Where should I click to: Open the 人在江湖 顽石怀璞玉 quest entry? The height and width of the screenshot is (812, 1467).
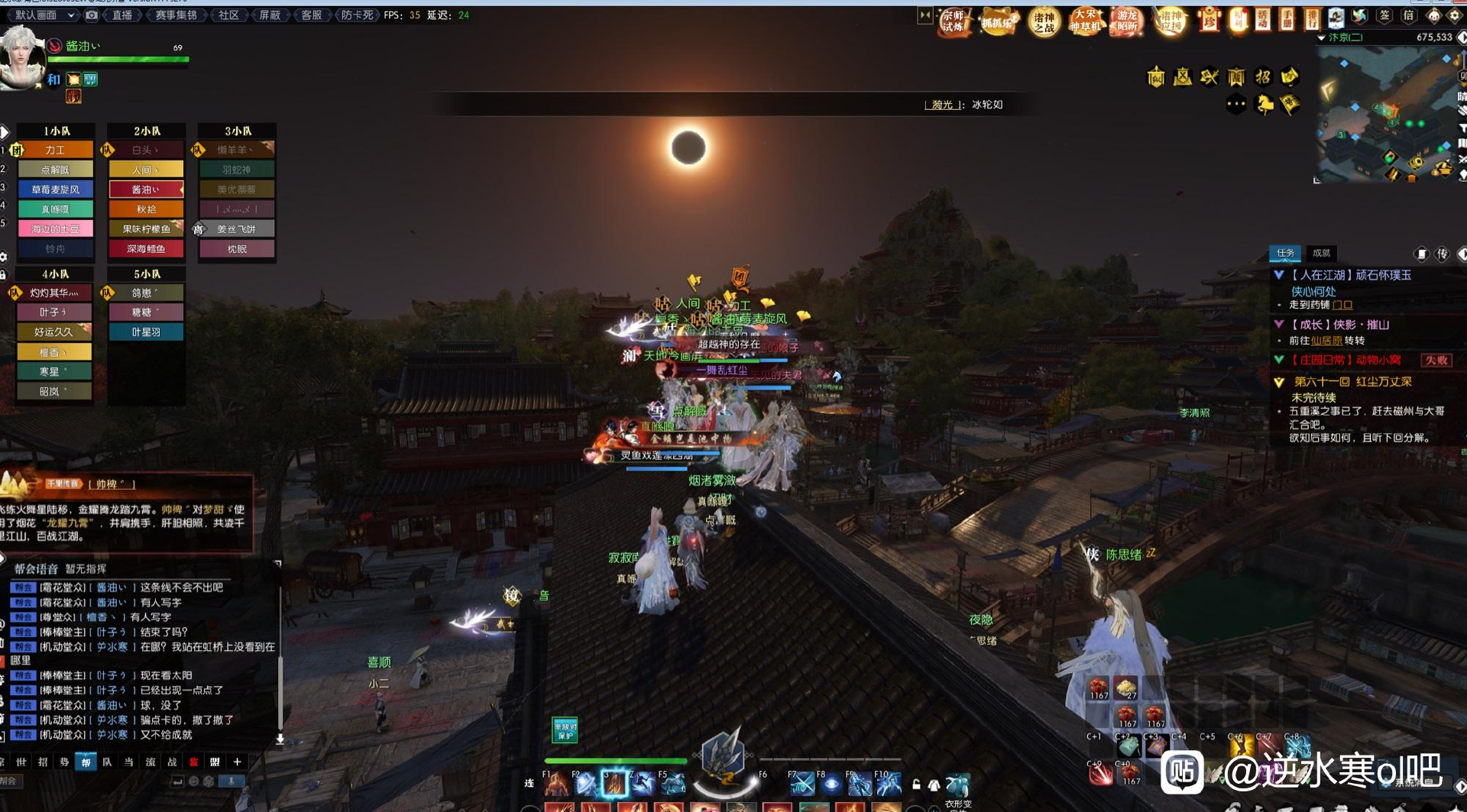click(1351, 275)
